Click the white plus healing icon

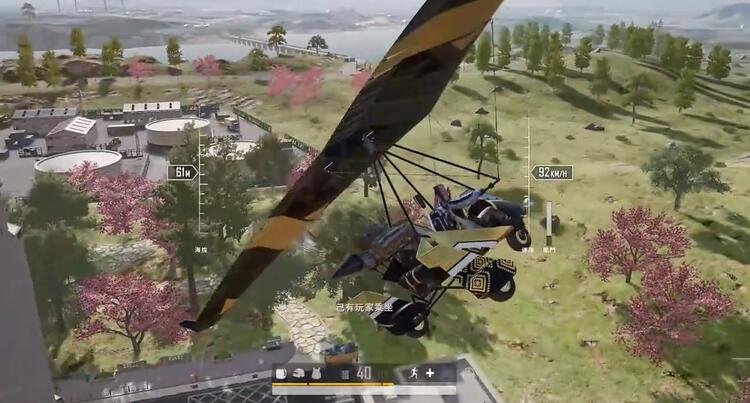click(x=430, y=373)
